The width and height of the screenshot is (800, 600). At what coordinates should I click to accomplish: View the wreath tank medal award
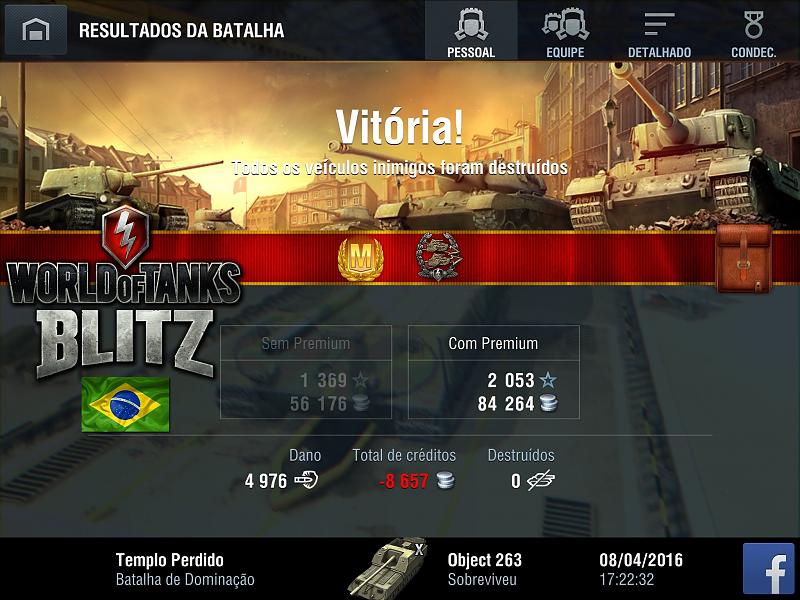pyautogui.click(x=437, y=257)
